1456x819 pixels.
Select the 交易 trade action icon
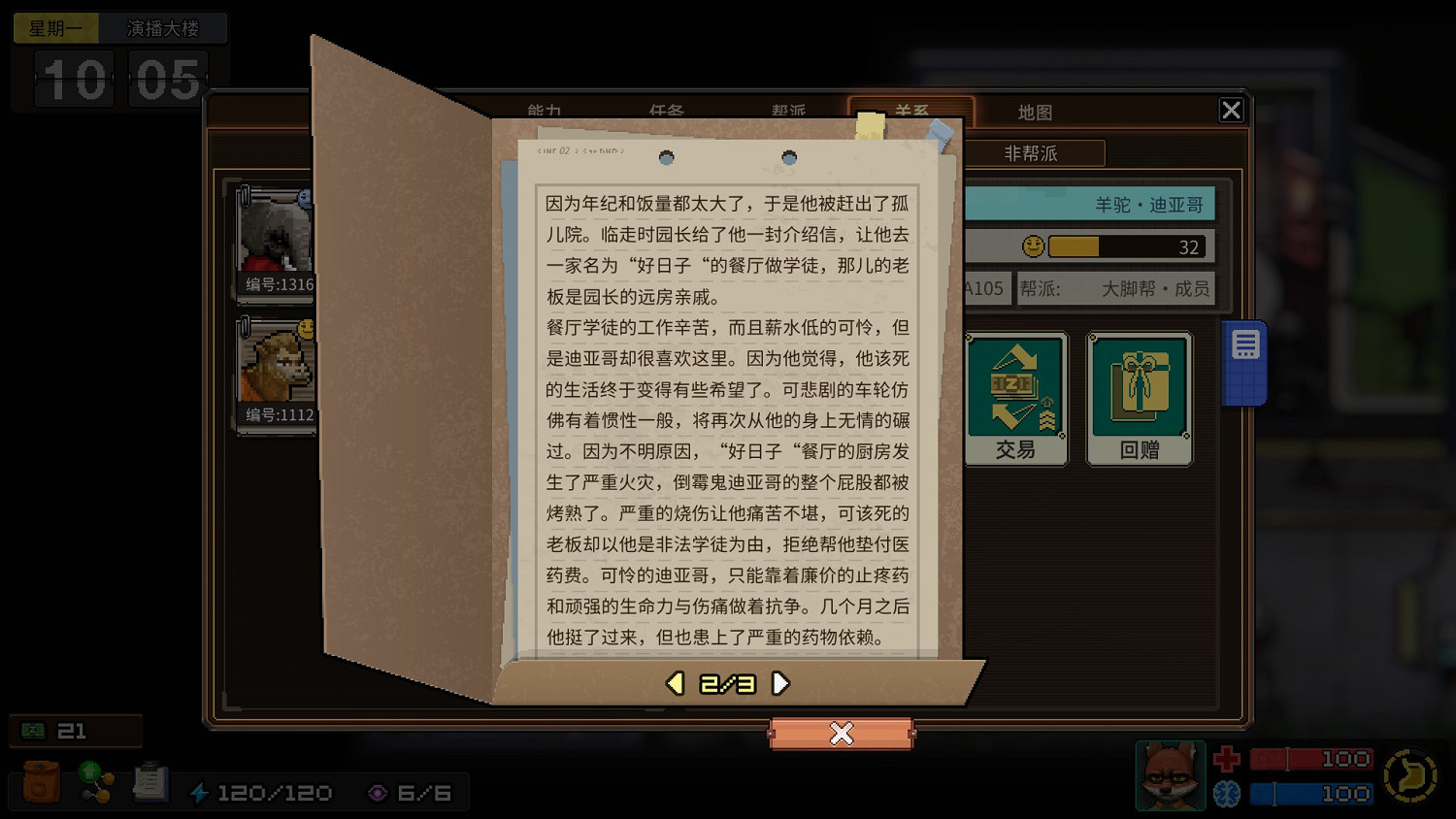(1015, 396)
